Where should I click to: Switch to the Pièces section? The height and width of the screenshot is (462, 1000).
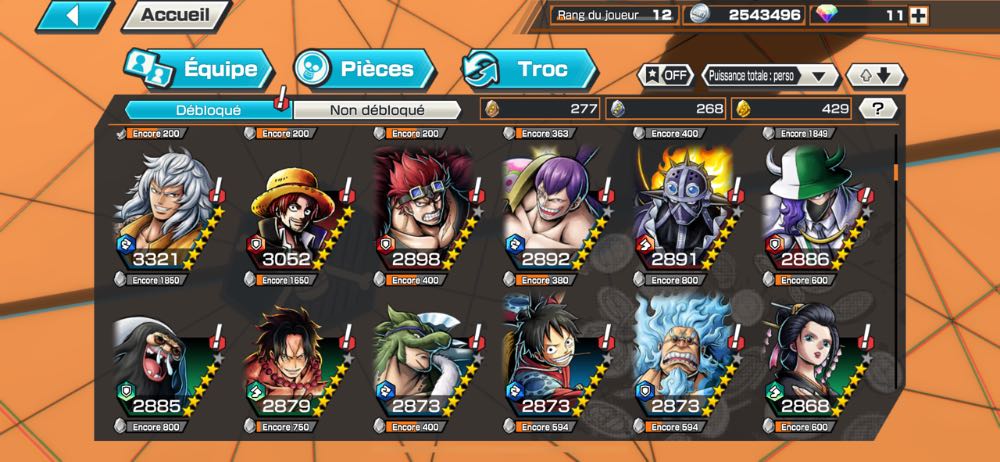pos(366,69)
